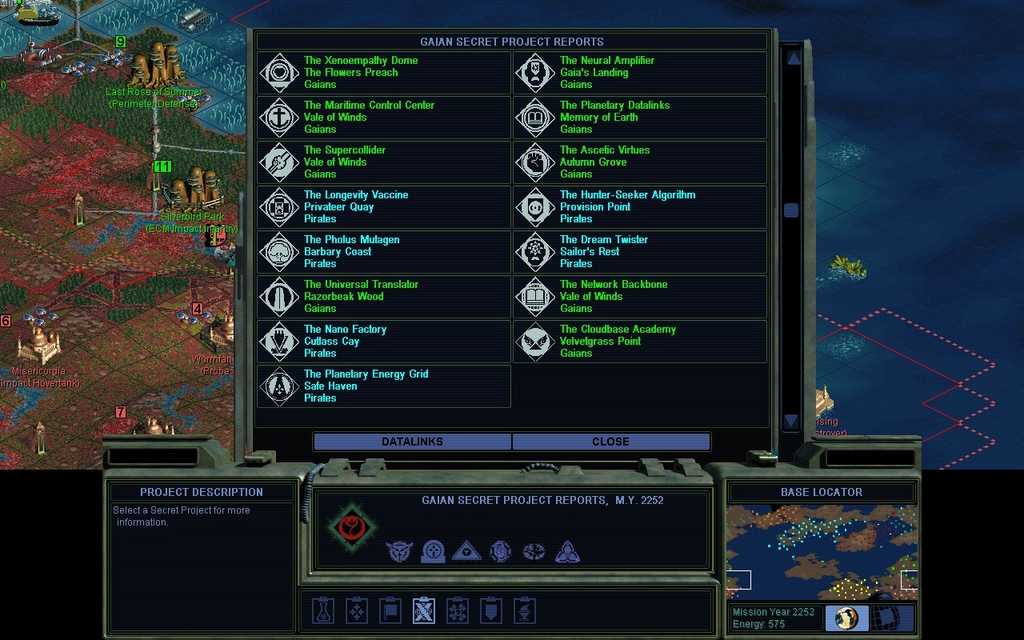Select the red Gaian faction emblem
This screenshot has width=1024, height=640.
351,526
